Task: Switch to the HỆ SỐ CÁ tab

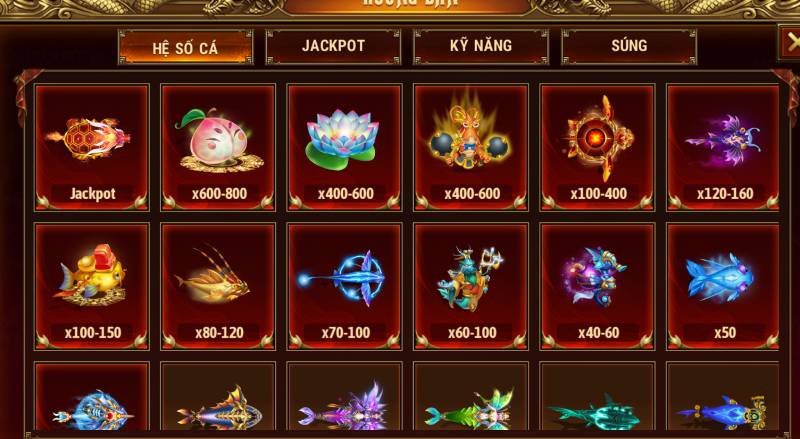Action: click(185, 46)
